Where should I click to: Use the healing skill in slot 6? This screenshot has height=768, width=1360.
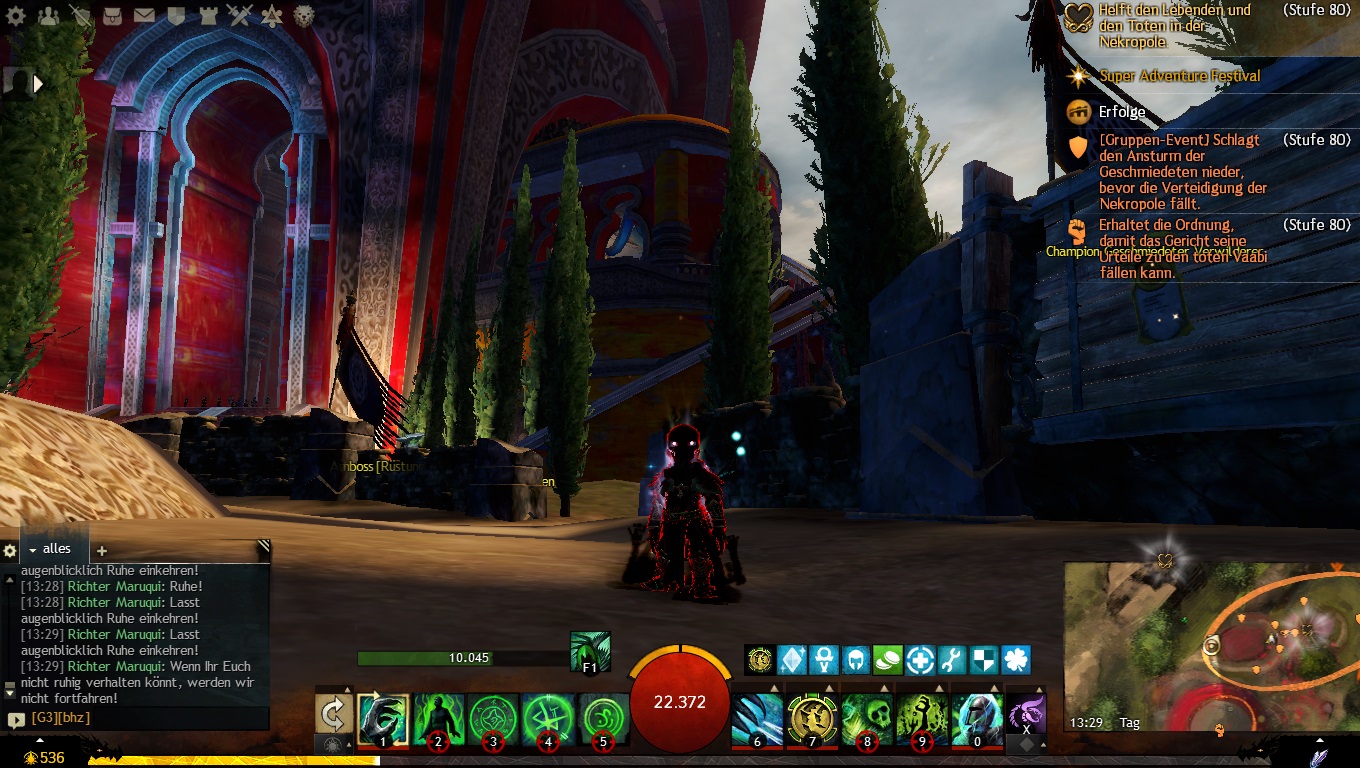click(757, 720)
